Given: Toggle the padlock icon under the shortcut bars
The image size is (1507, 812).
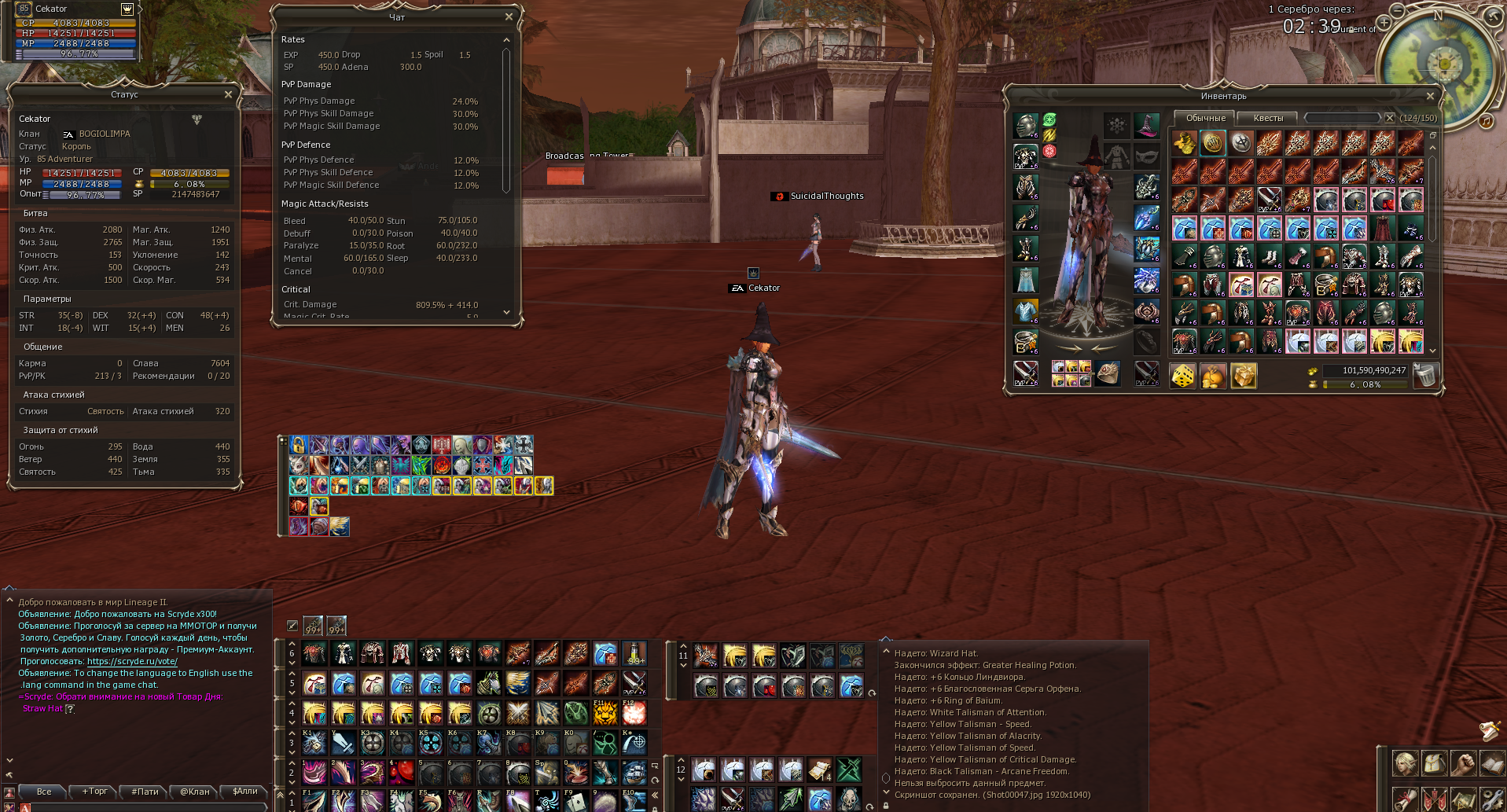Looking at the screenshot, I should 655,808.
